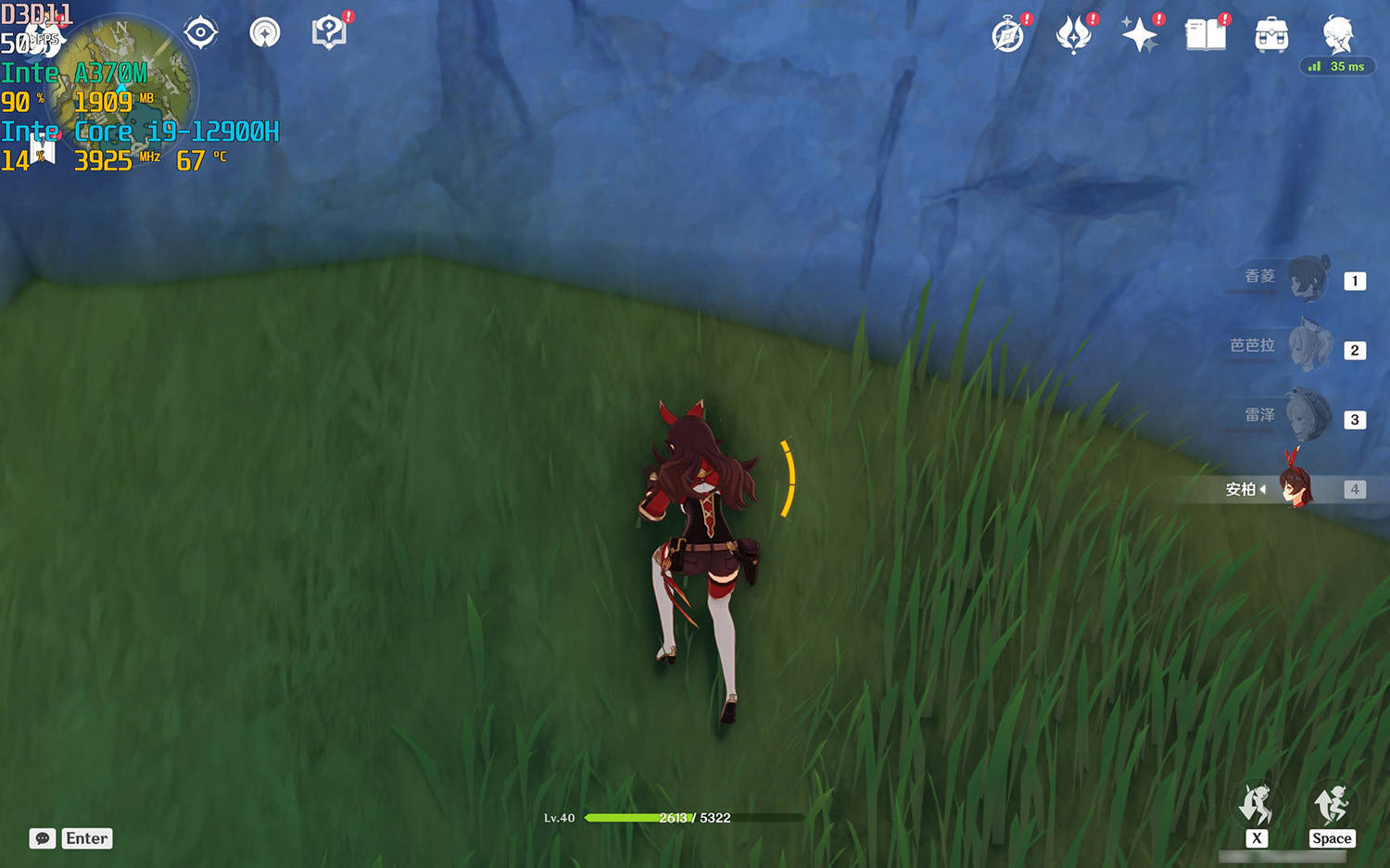
Task: Open the character profile head icon
Action: [x=1337, y=34]
